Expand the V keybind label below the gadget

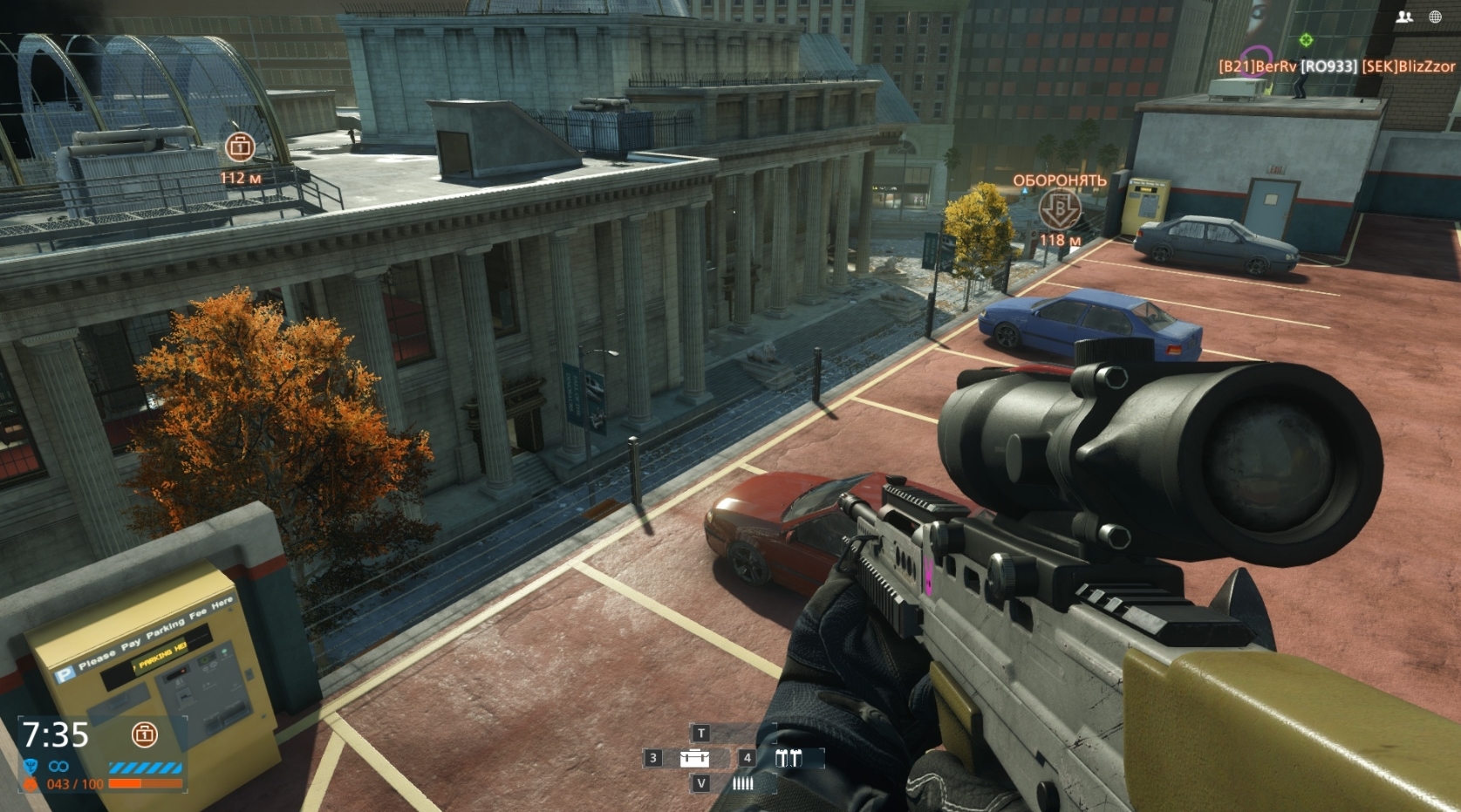[700, 784]
